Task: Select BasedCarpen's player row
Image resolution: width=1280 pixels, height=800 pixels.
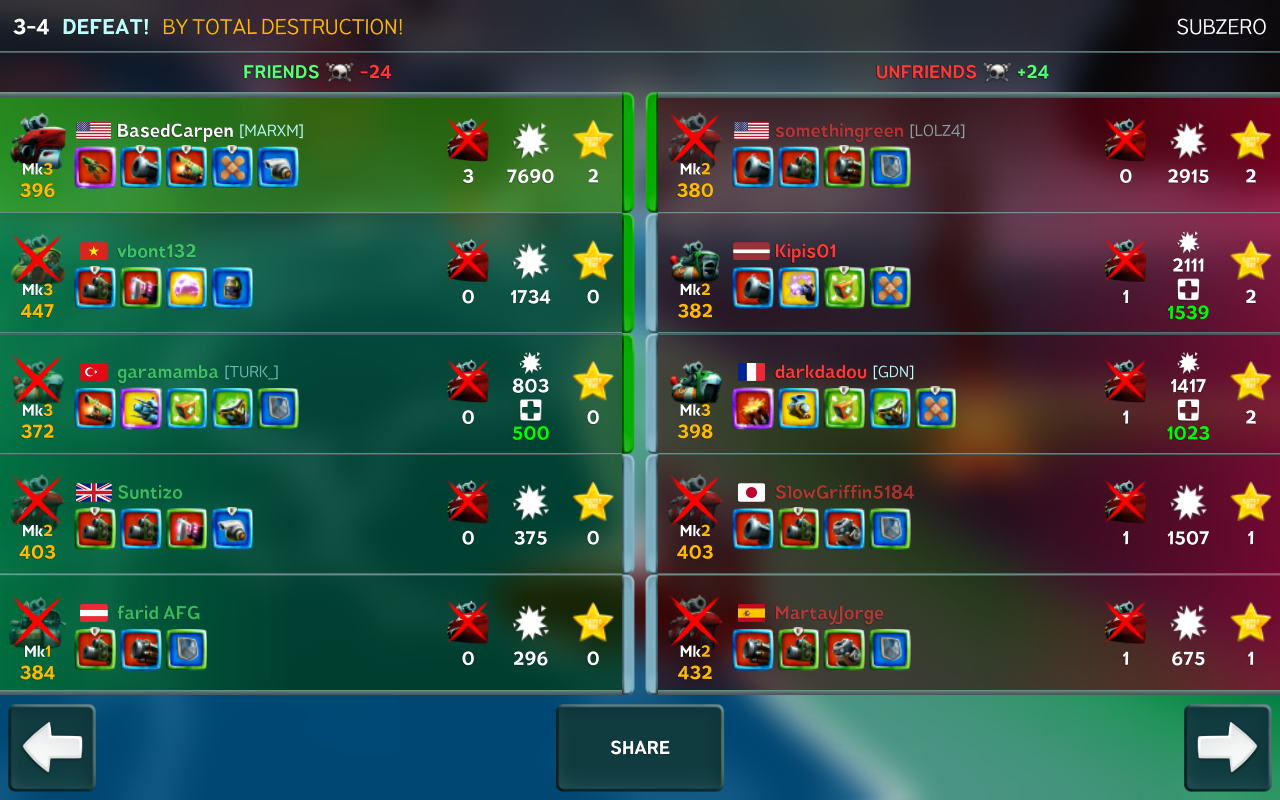Action: pos(310,154)
